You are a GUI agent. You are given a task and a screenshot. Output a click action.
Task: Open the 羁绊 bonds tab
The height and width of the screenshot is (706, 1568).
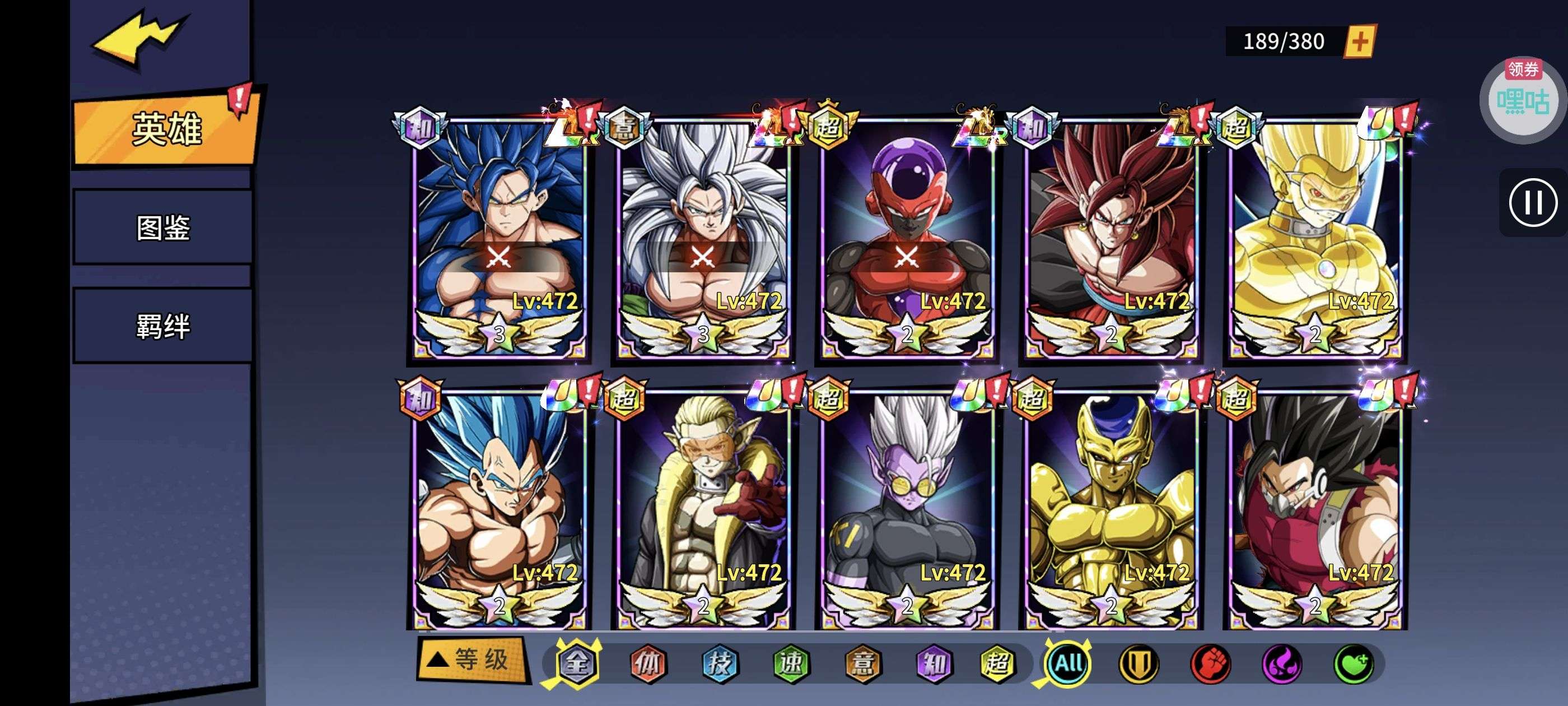162,326
